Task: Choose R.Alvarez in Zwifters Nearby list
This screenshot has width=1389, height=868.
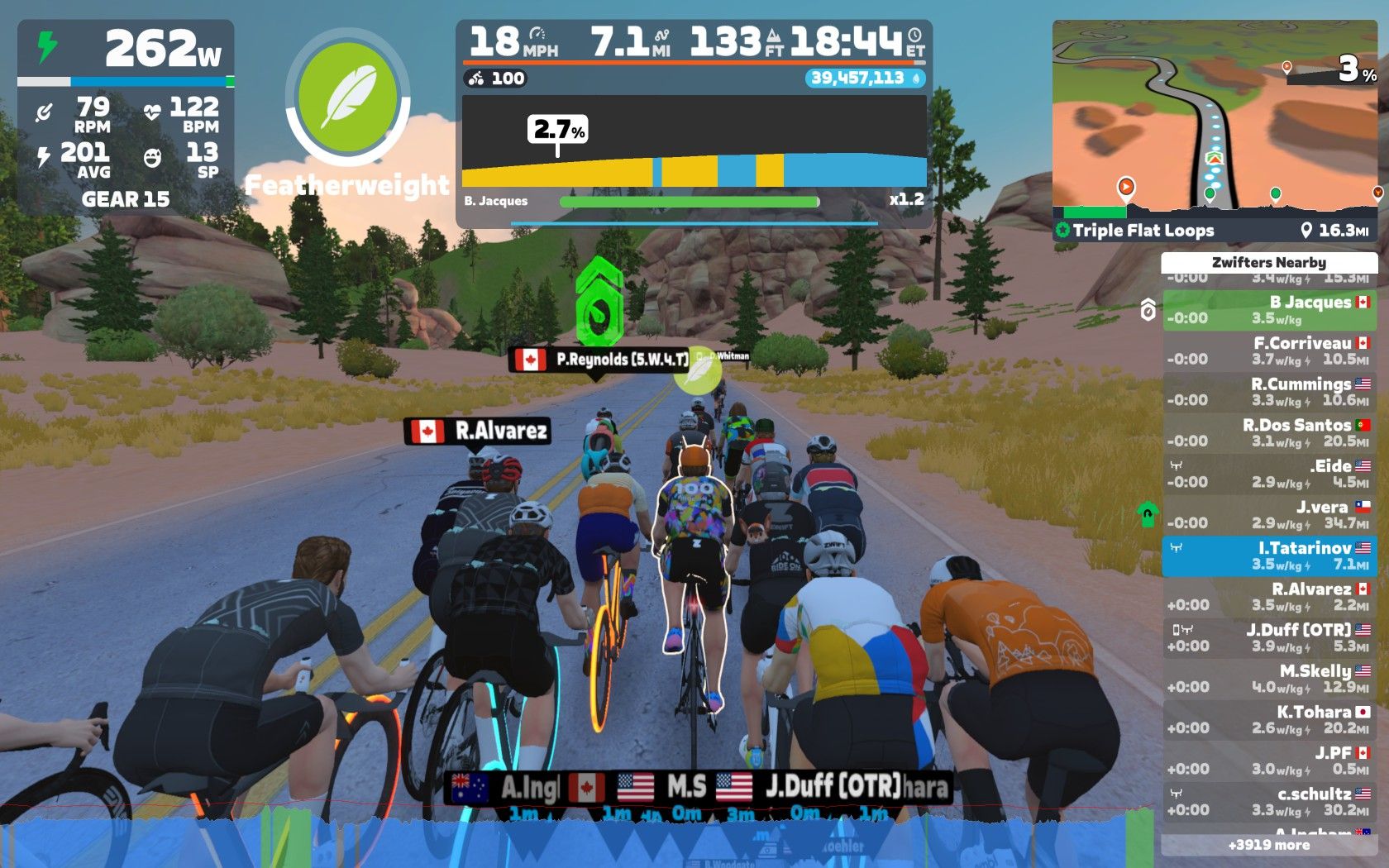Action: pos(1269,596)
